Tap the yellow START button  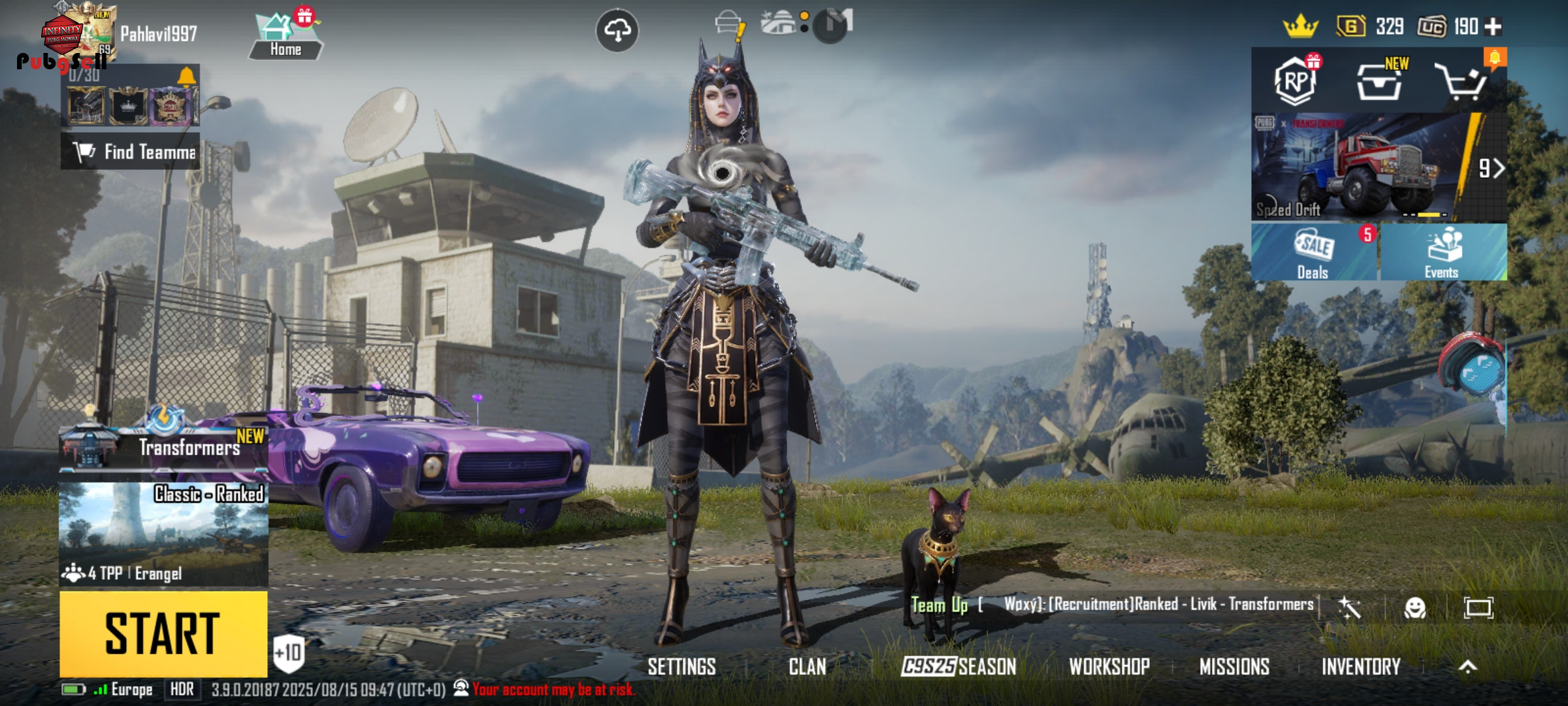(163, 633)
